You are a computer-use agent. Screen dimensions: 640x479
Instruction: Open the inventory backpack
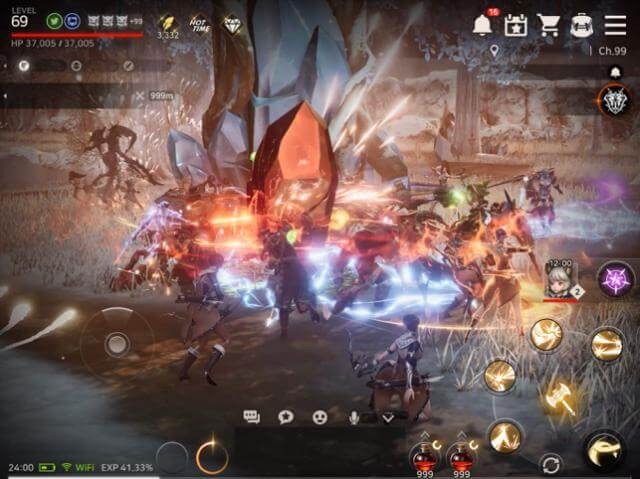582,24
